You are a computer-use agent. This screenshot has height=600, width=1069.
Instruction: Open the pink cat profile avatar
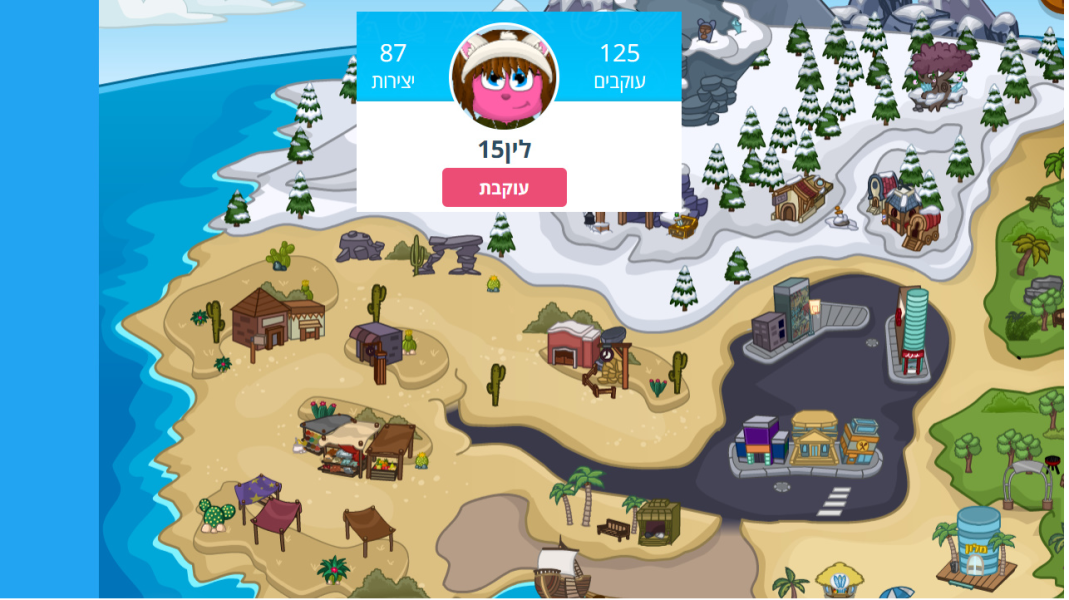pos(504,76)
